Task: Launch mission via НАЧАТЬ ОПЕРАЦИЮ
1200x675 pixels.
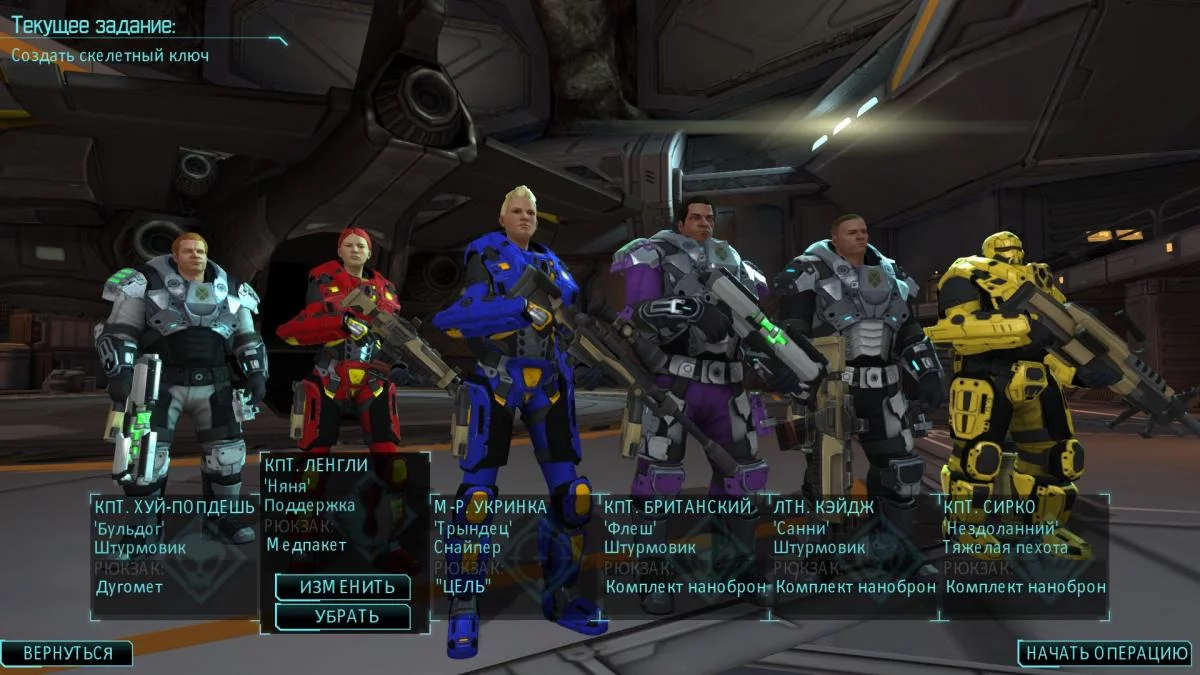Action: 1107,653
